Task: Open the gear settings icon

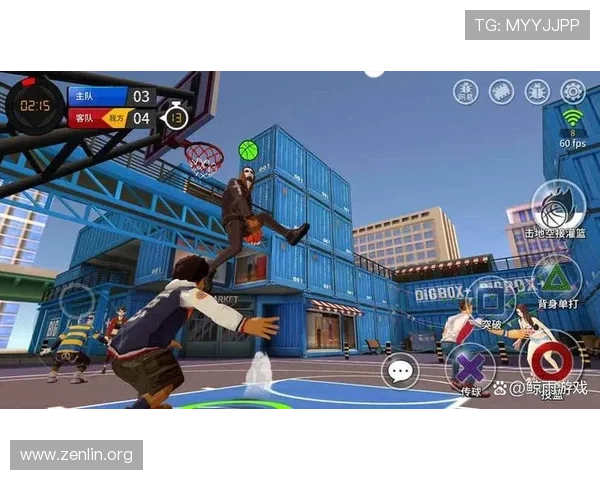Action: [x=573, y=91]
